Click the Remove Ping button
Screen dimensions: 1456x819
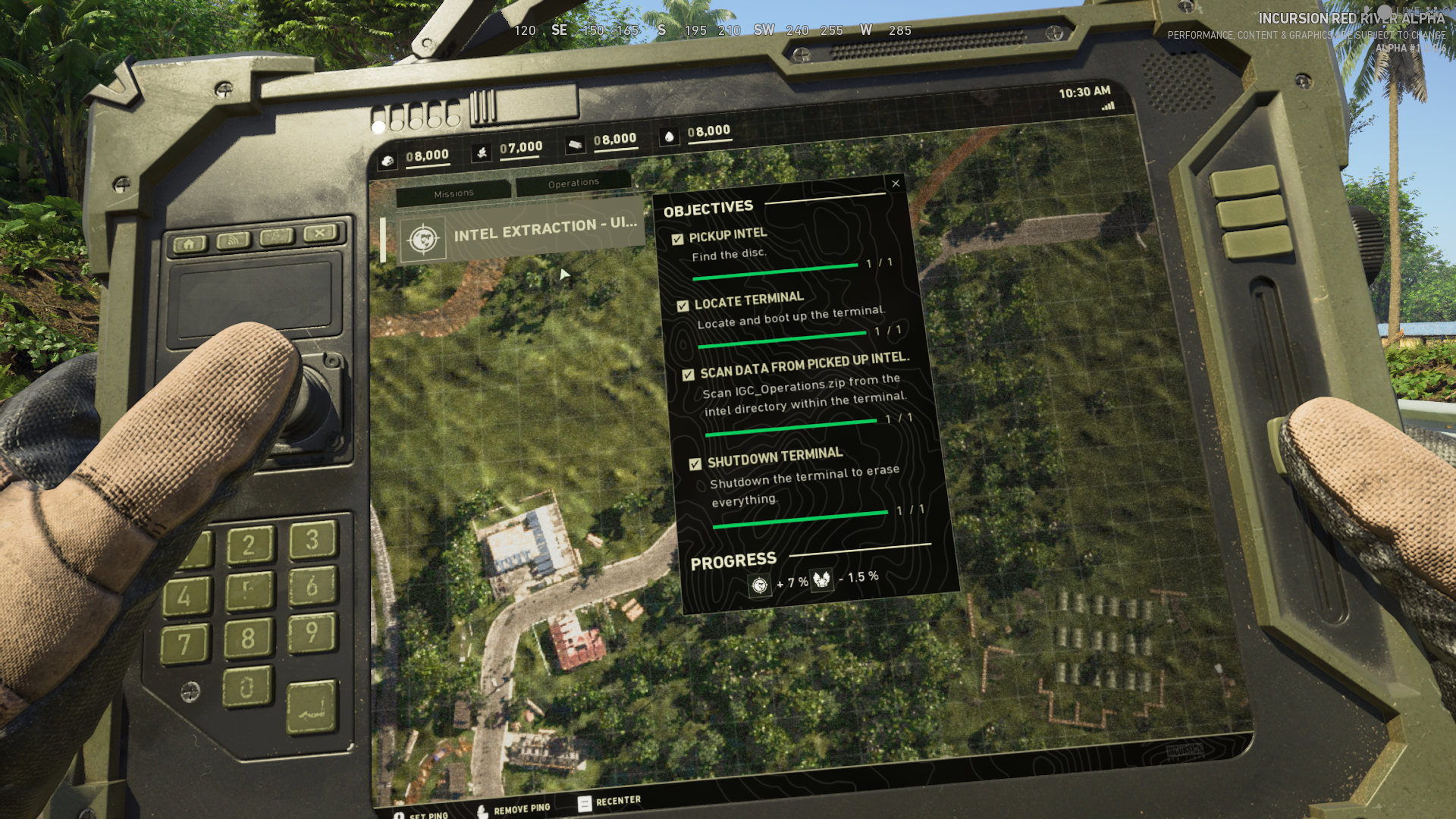[x=515, y=809]
